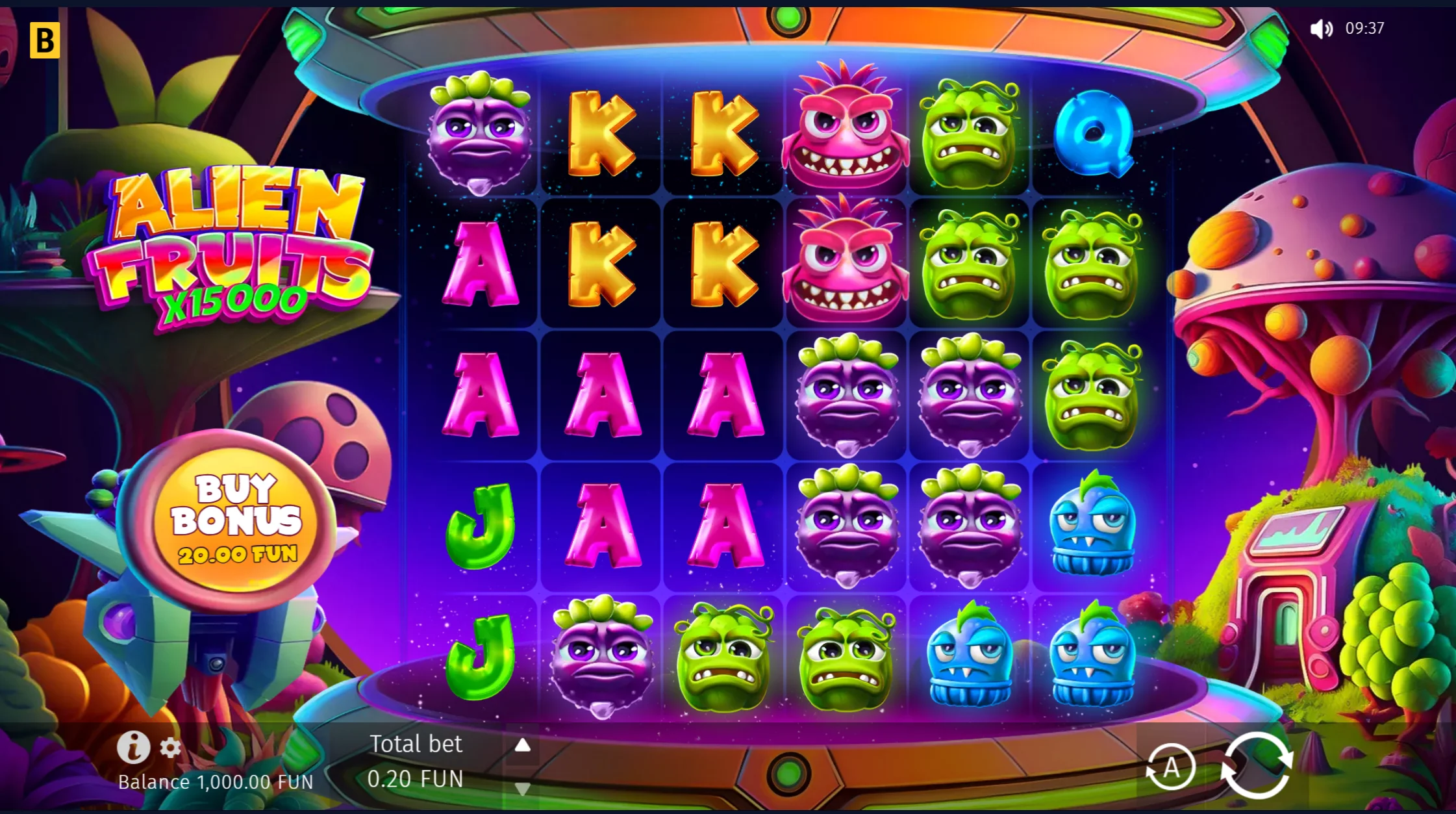Spin the reels using the circular arrows button
The height and width of the screenshot is (814, 1456).
1257,765
